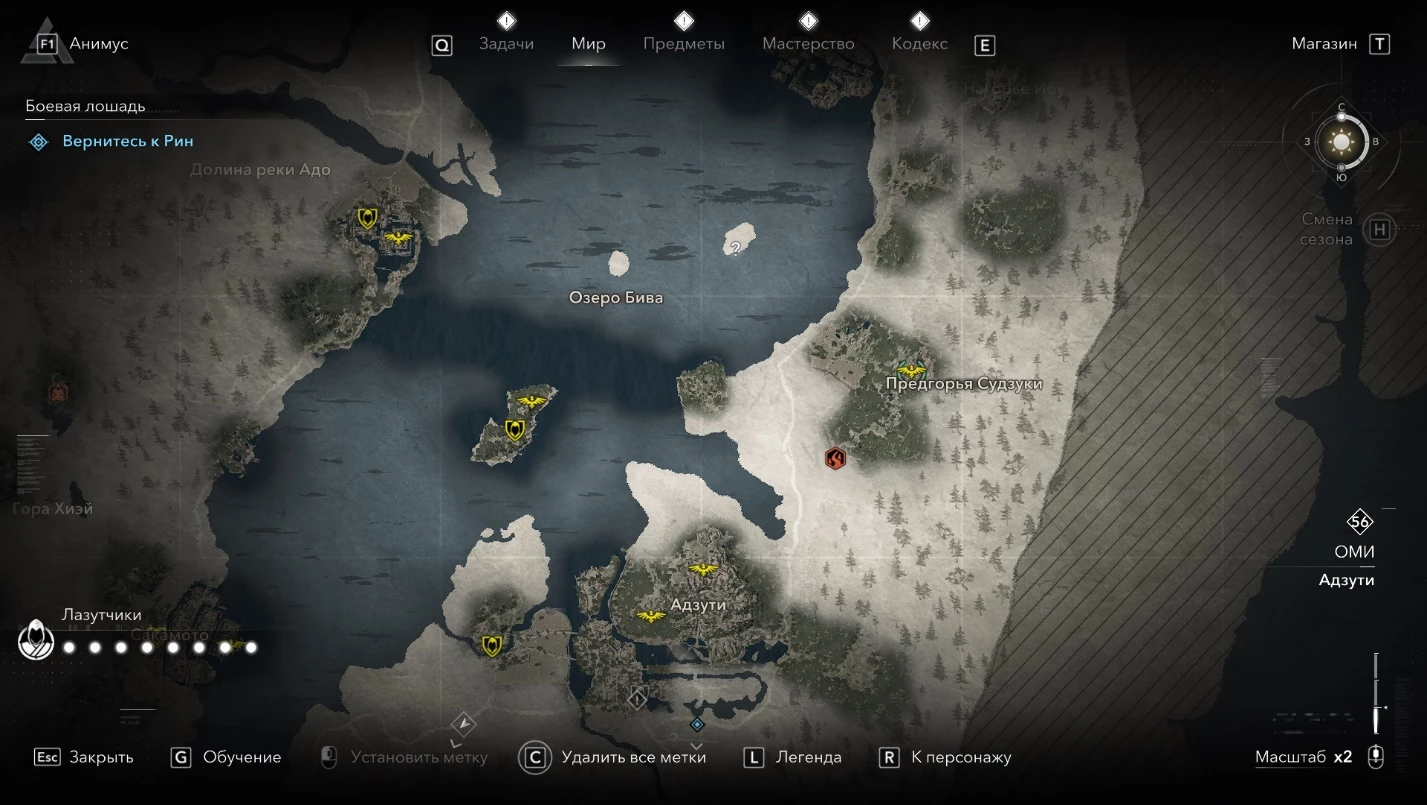Choose Удалить все метки
Image resolution: width=1427 pixels, height=805 pixels.
click(x=633, y=757)
